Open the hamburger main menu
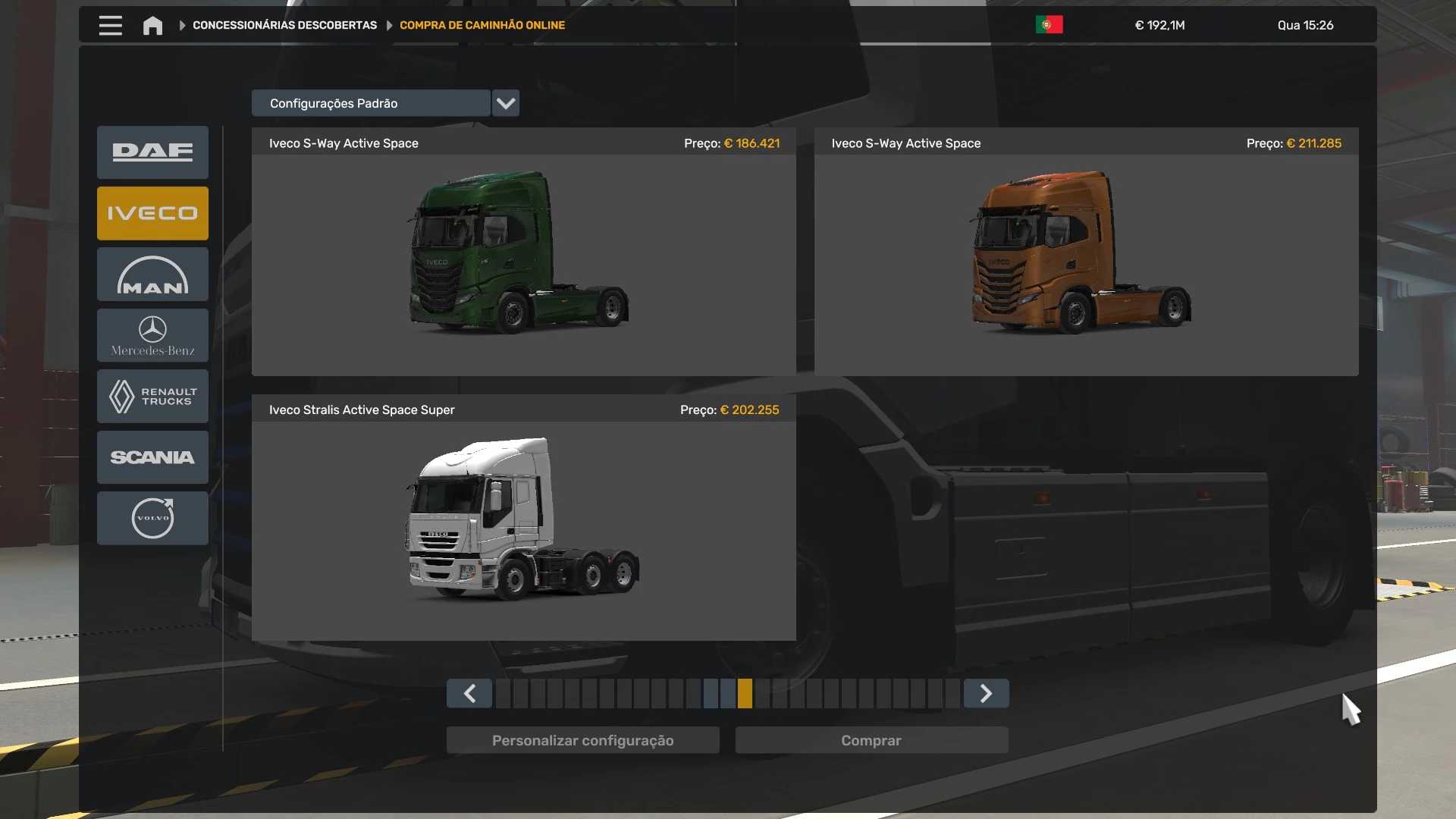The image size is (1456, 819). coord(110,25)
